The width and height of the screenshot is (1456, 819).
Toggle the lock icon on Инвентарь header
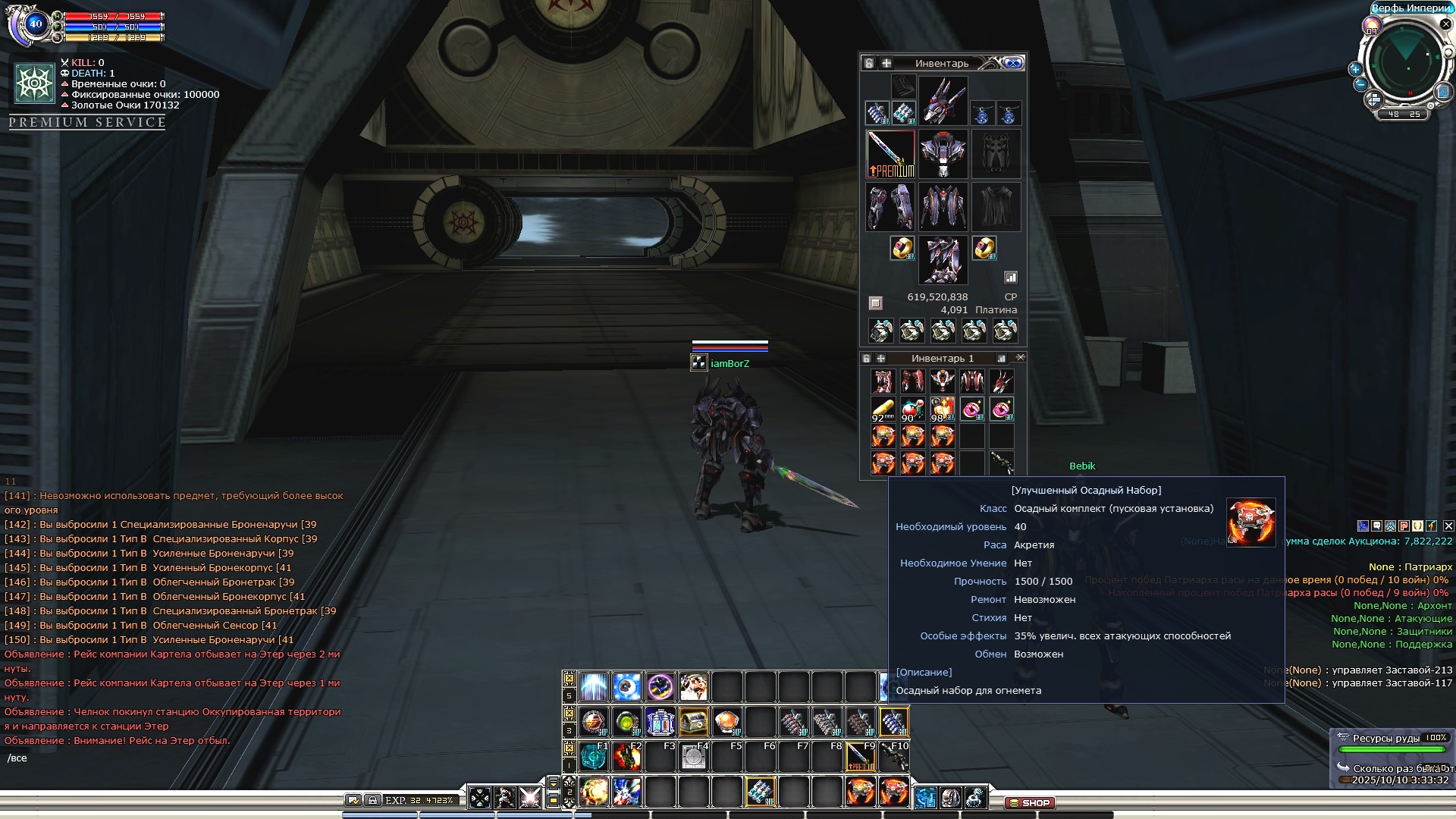point(869,63)
